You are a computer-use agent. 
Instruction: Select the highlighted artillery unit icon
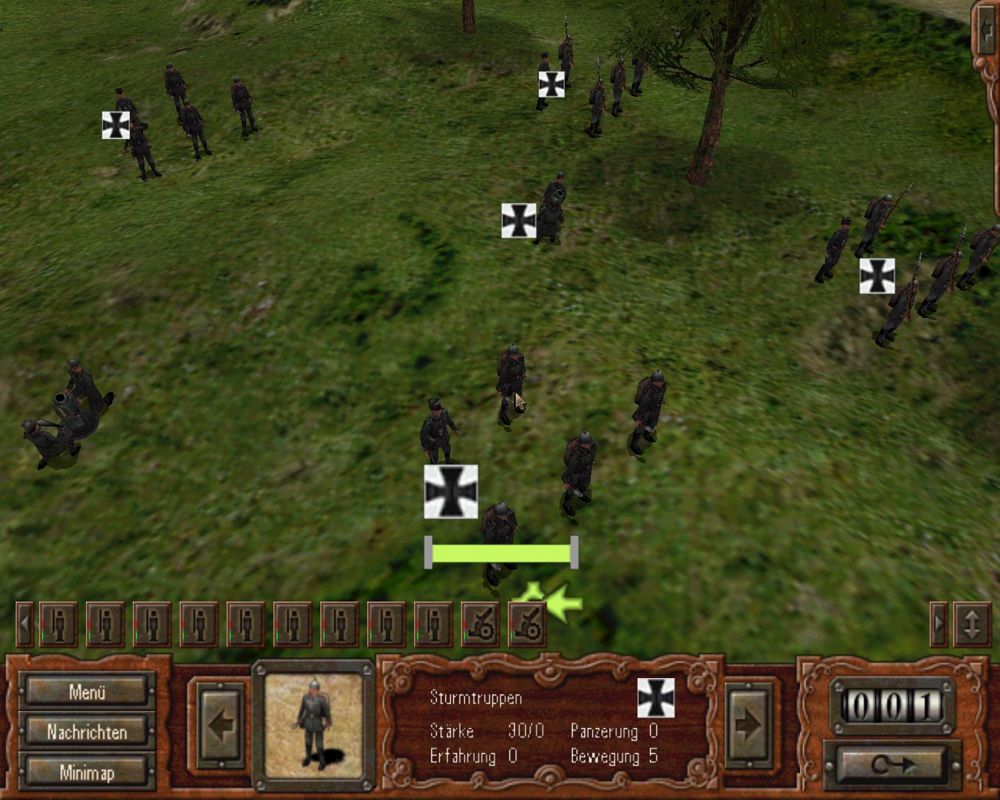pyautogui.click(x=526, y=623)
